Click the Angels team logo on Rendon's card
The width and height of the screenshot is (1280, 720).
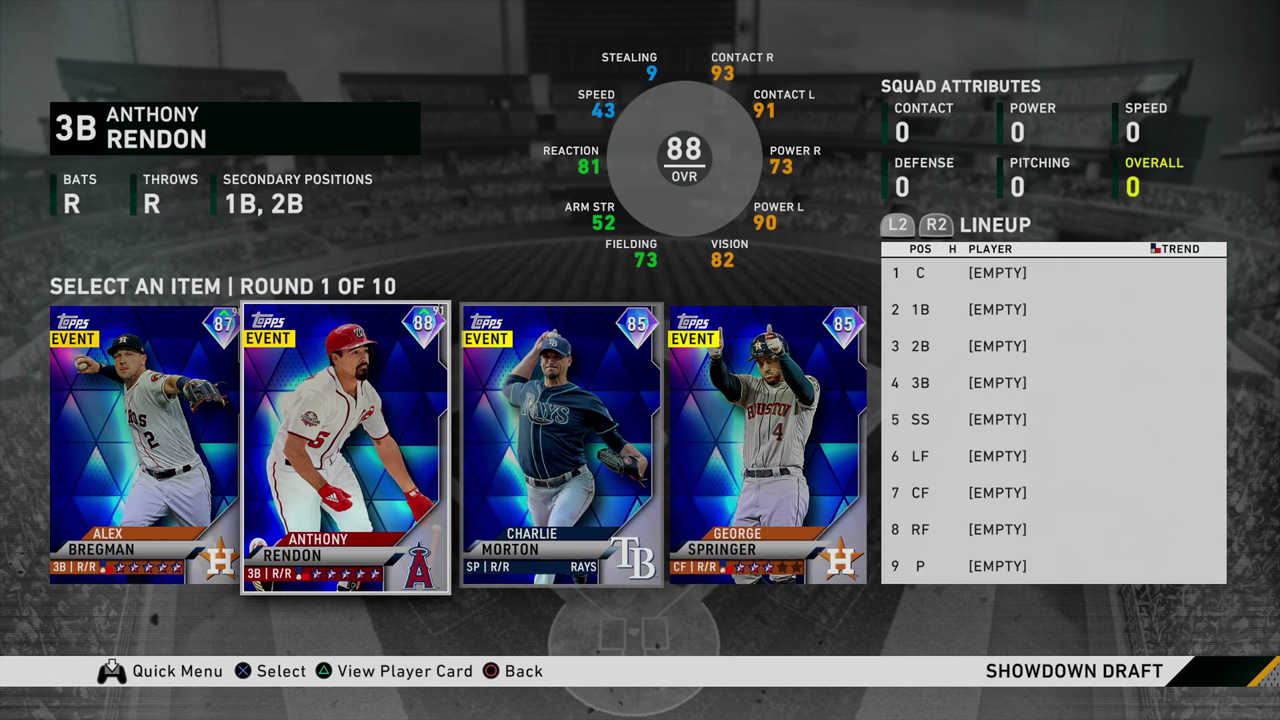[x=420, y=563]
